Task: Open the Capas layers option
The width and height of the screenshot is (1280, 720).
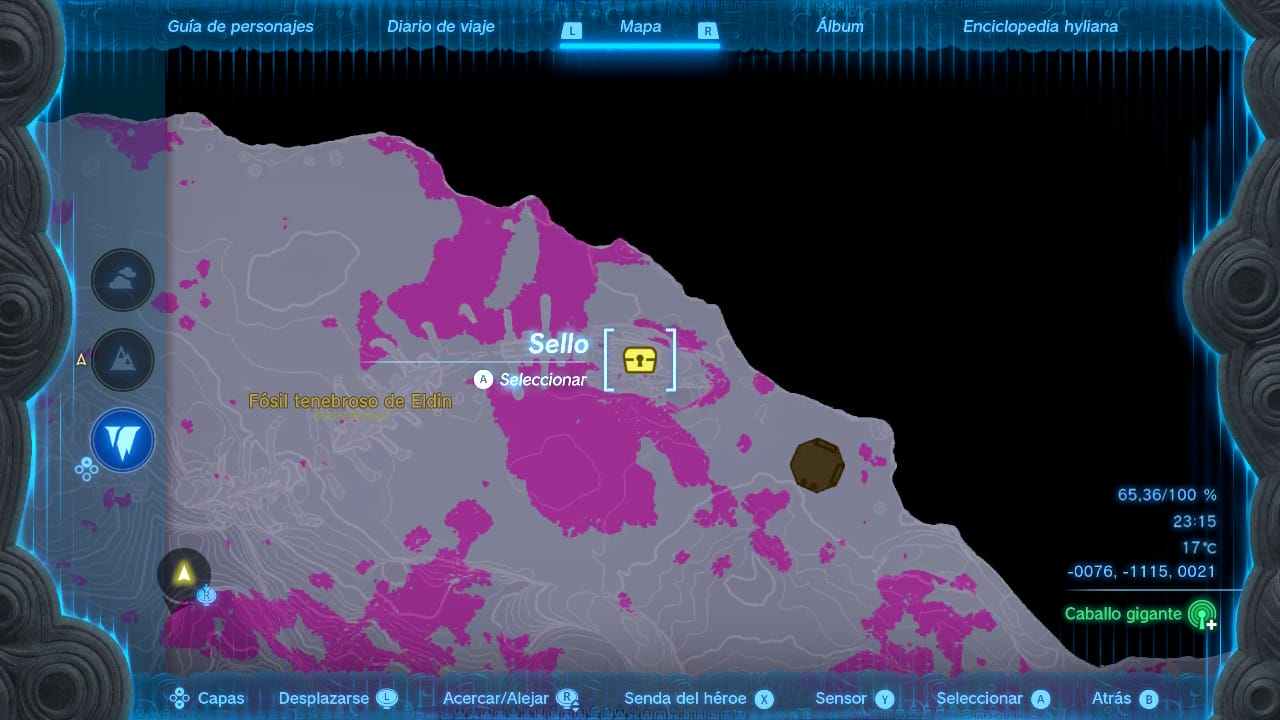Action: tap(208, 699)
